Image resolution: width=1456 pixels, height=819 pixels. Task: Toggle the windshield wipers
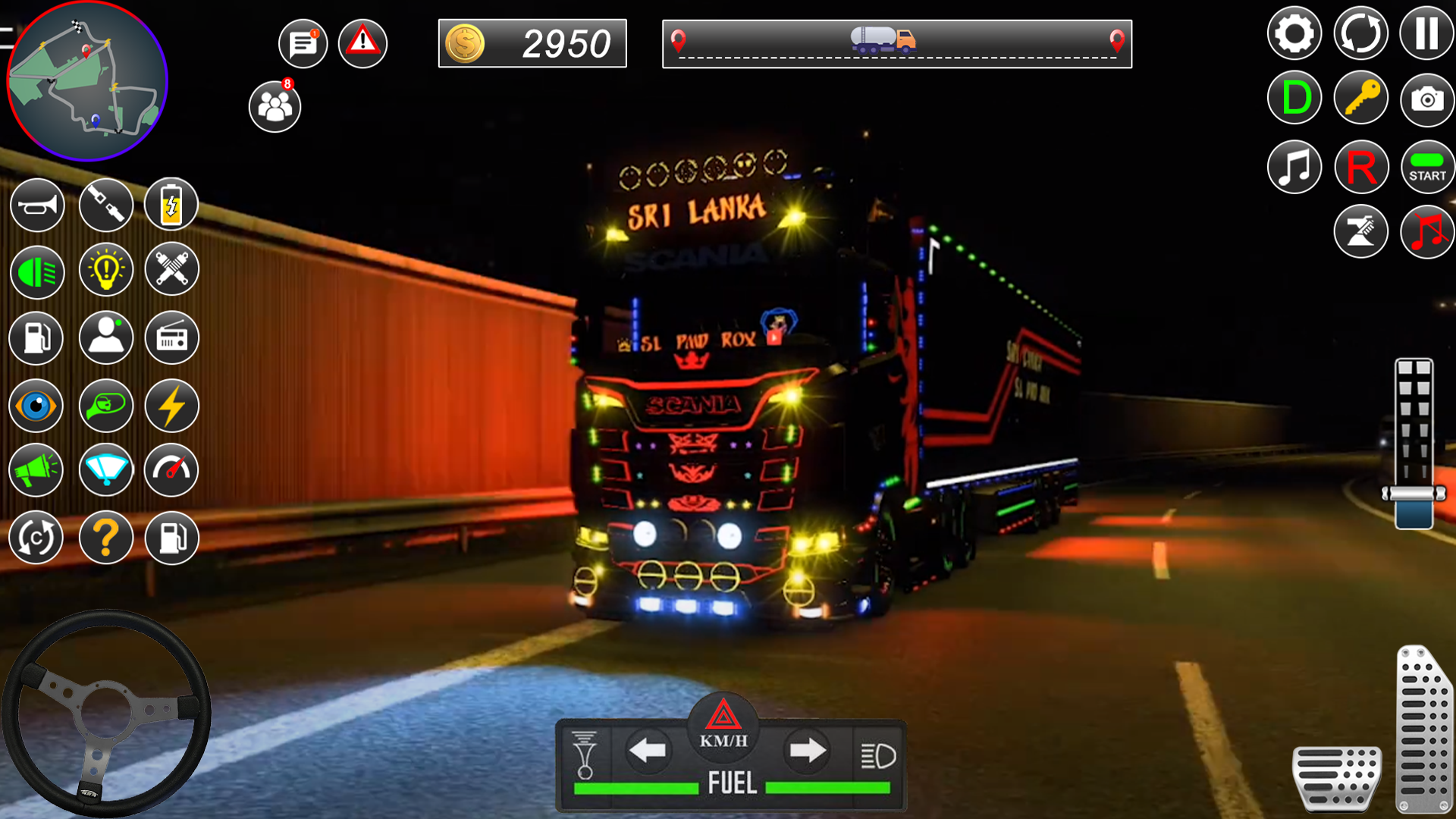106,470
